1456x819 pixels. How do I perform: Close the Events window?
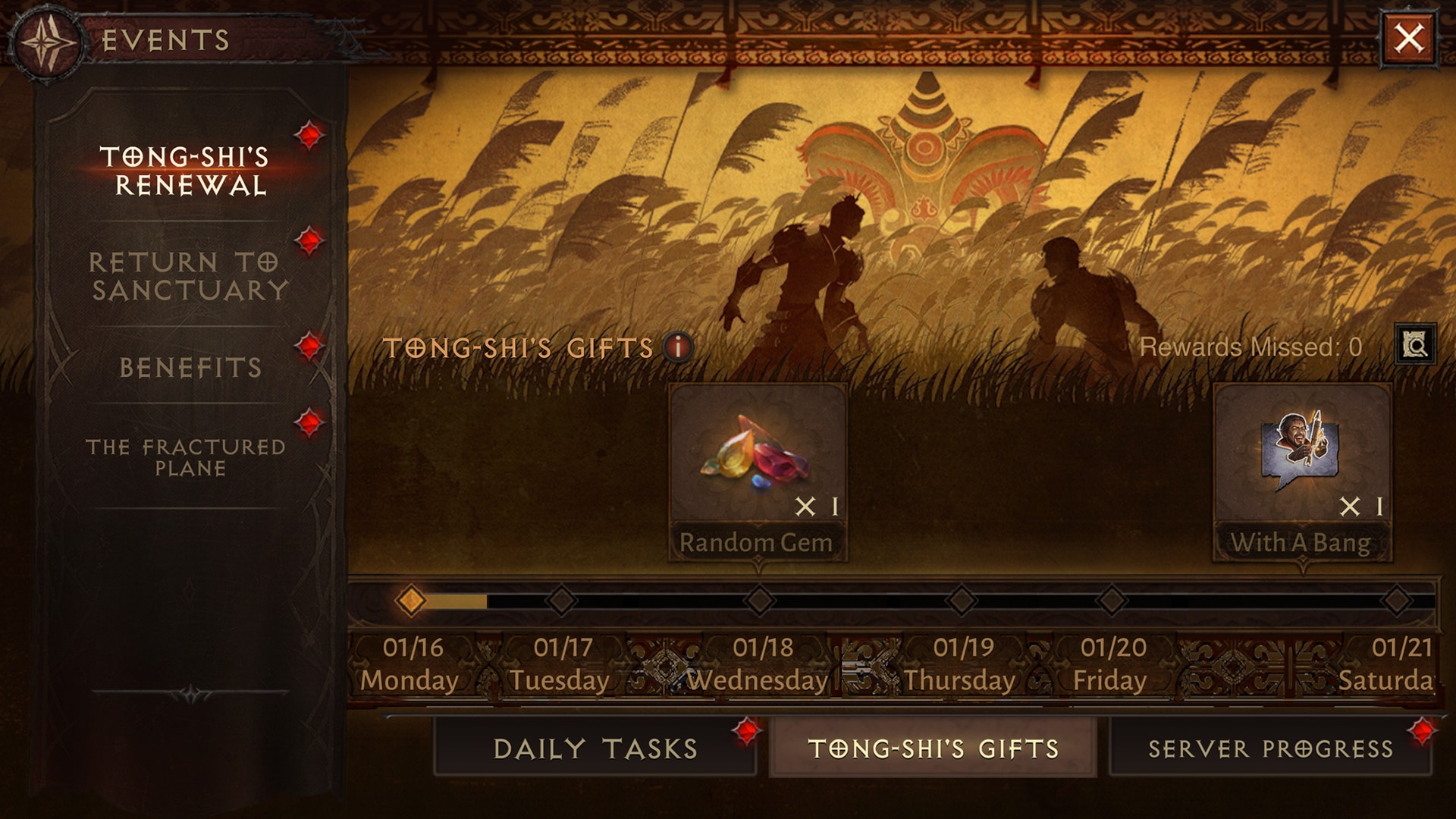pos(1409,38)
